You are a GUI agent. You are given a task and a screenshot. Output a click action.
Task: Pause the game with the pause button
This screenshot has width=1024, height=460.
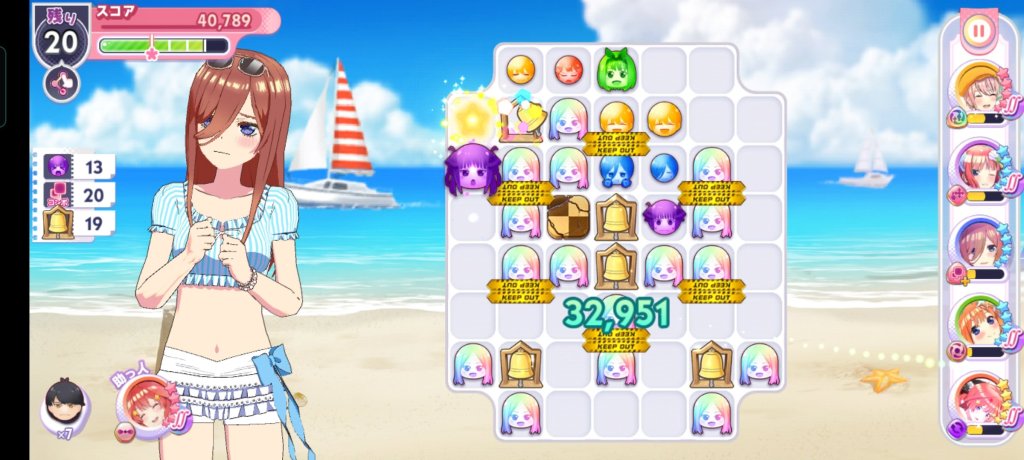click(x=978, y=30)
